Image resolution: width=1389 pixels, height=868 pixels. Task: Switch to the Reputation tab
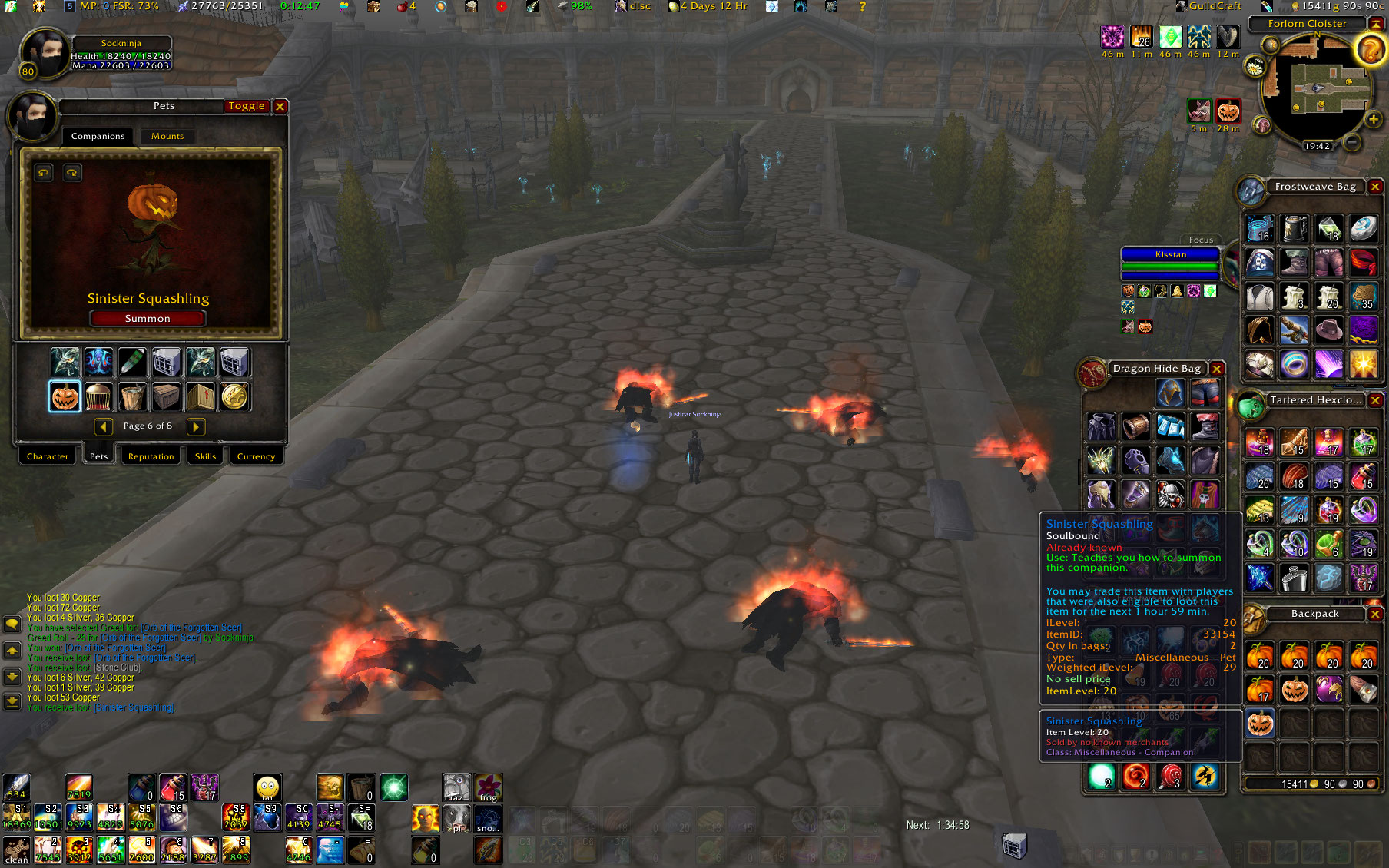point(151,456)
